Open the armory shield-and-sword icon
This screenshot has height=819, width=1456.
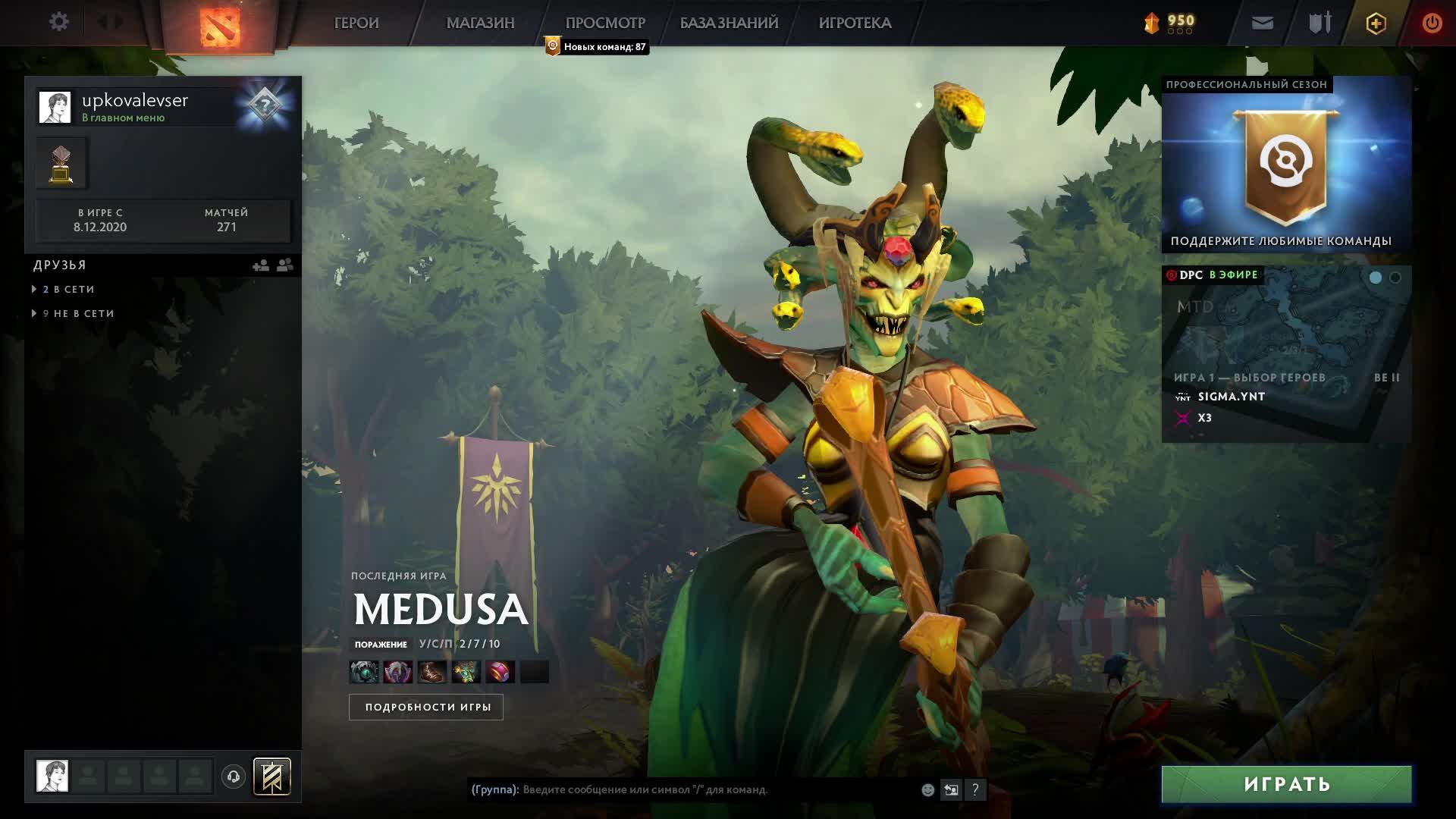tap(1319, 23)
